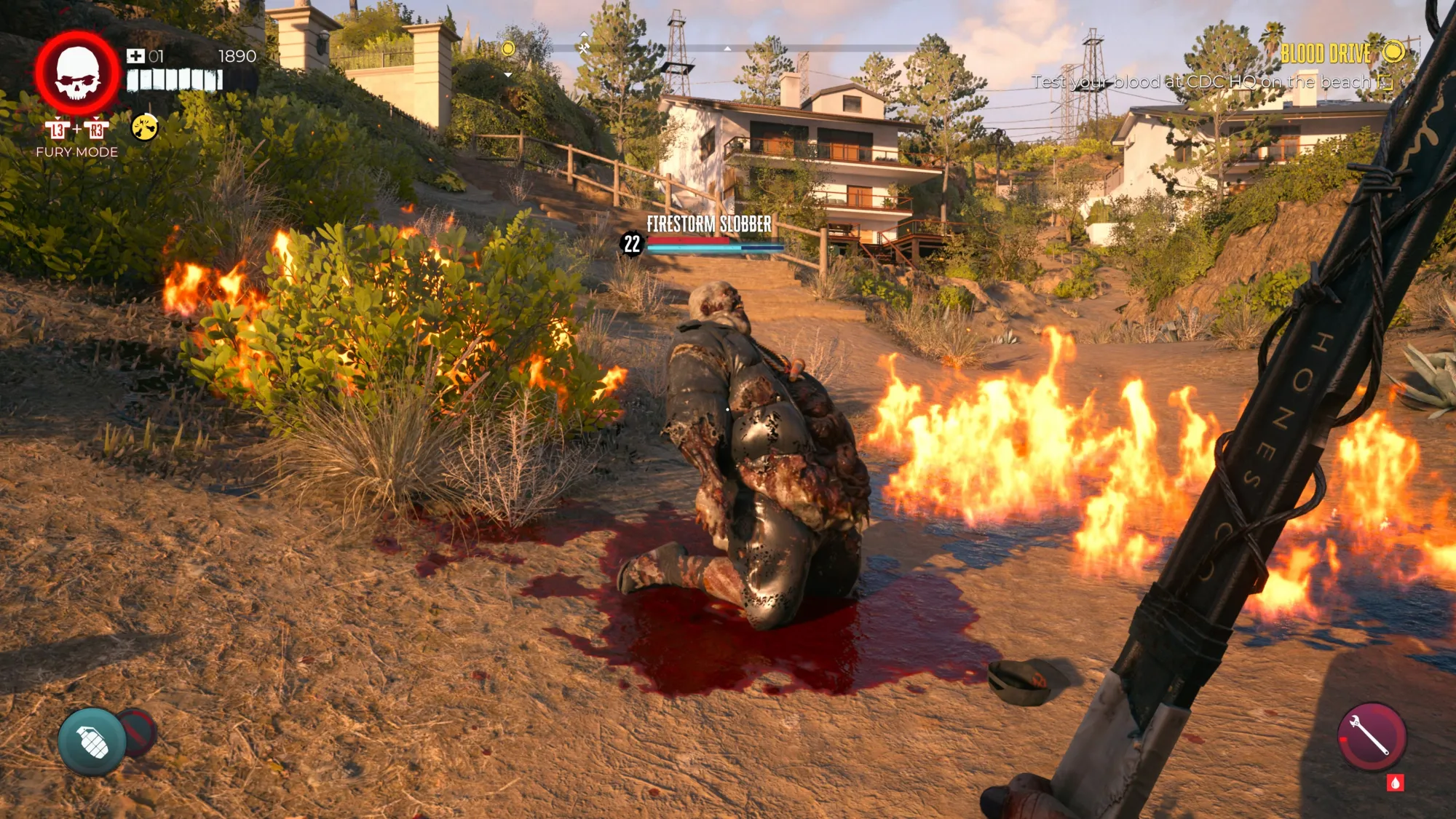Open the Blood Drive quest tracker

coord(1326,53)
